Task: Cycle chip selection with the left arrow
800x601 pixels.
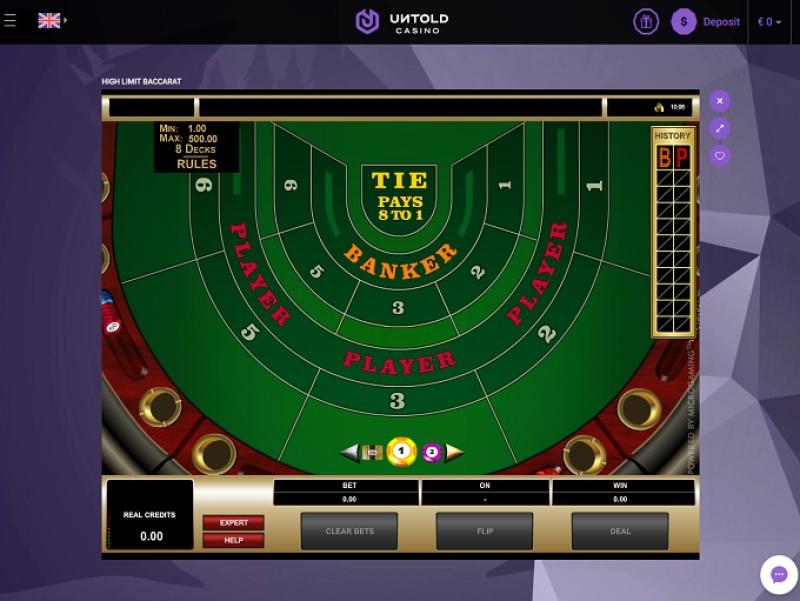Action: point(348,452)
